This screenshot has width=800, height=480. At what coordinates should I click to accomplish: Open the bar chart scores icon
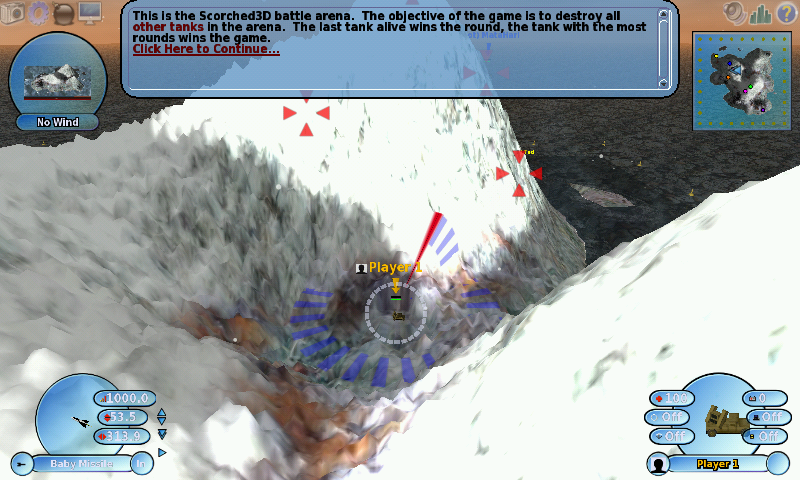tap(759, 13)
